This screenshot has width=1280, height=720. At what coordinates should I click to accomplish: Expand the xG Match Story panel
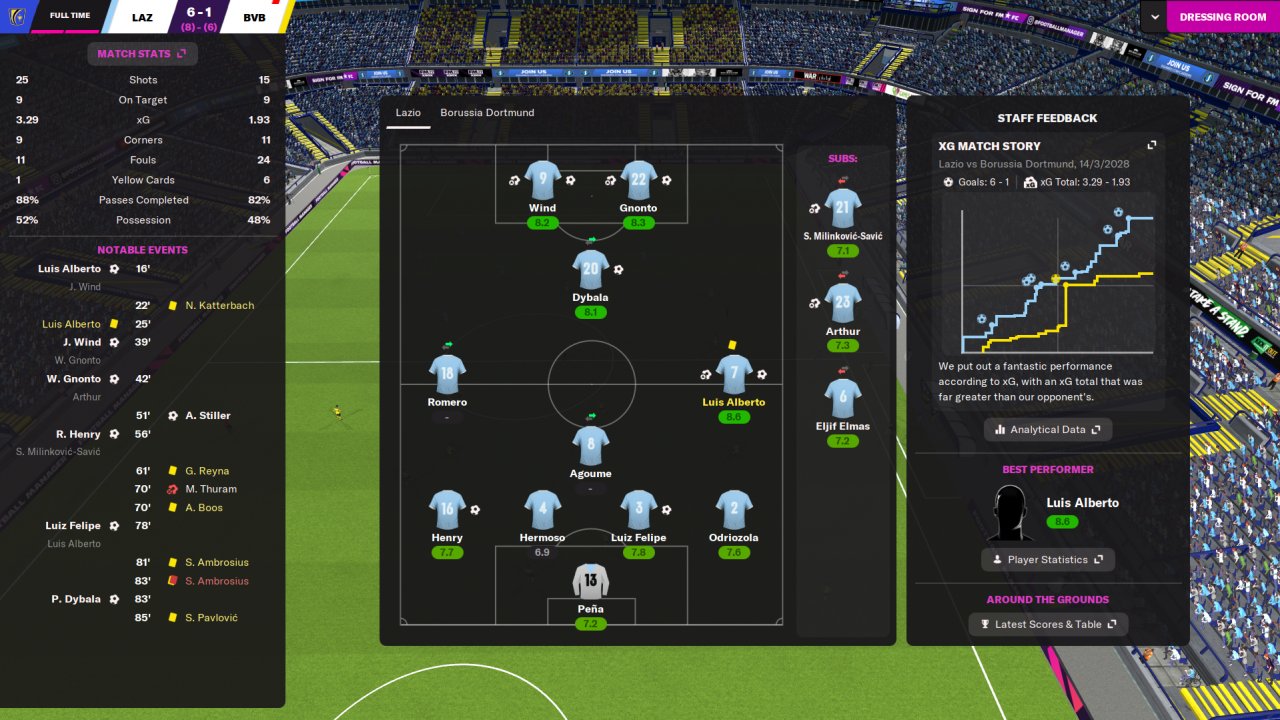[x=1151, y=146]
